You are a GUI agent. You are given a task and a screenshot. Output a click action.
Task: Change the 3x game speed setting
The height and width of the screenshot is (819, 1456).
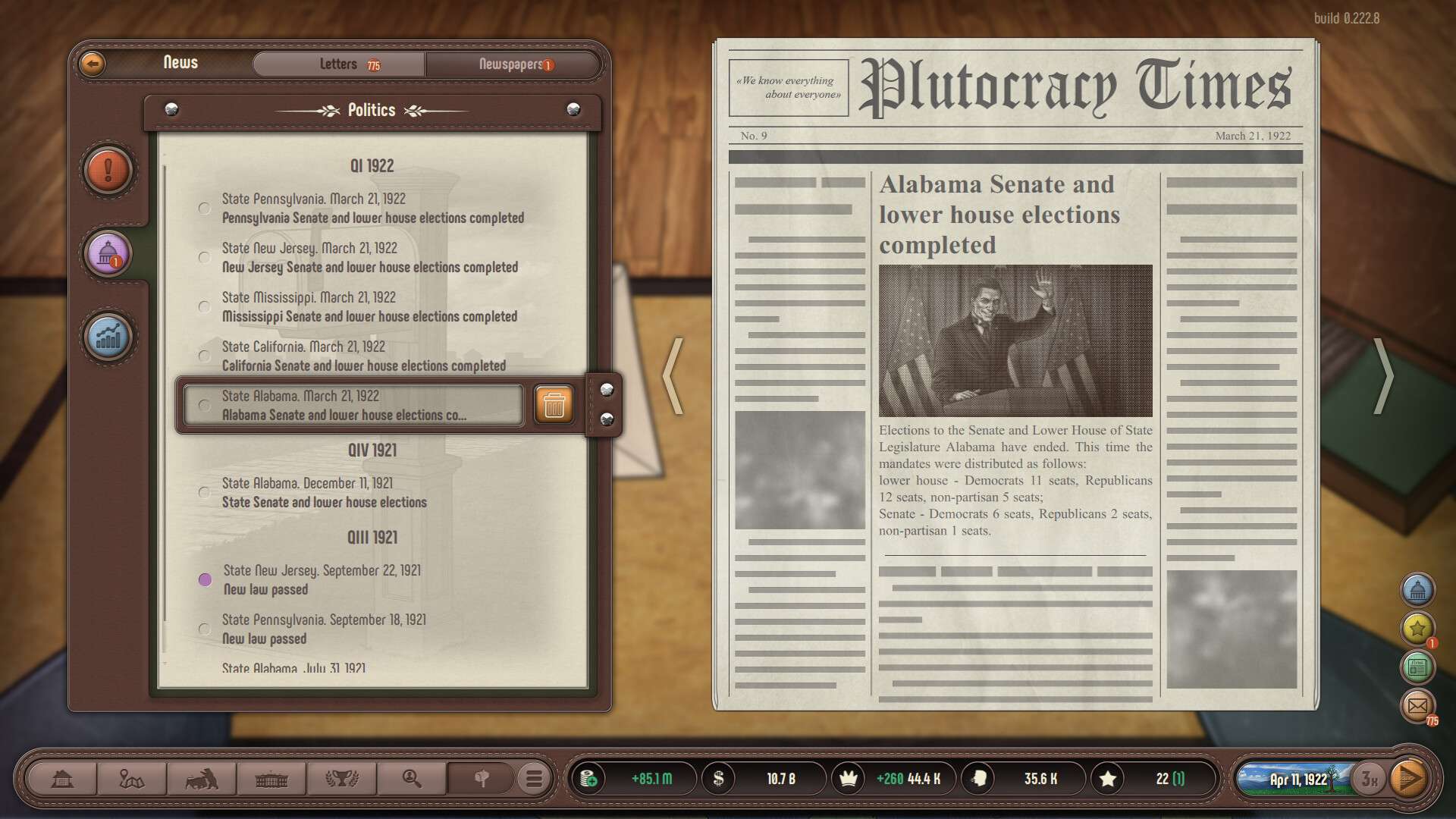point(1369,779)
